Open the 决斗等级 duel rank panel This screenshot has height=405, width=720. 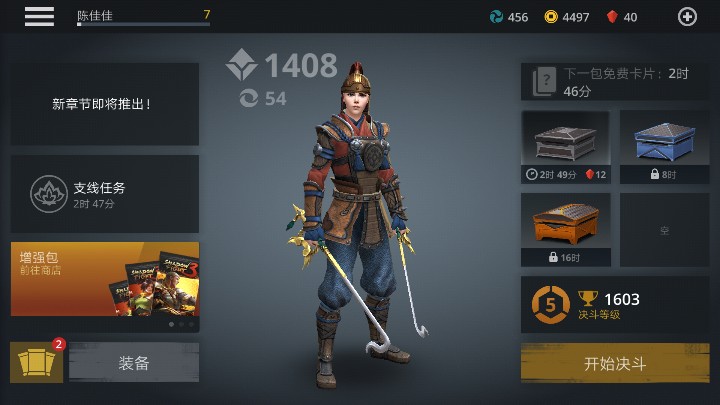(615, 304)
